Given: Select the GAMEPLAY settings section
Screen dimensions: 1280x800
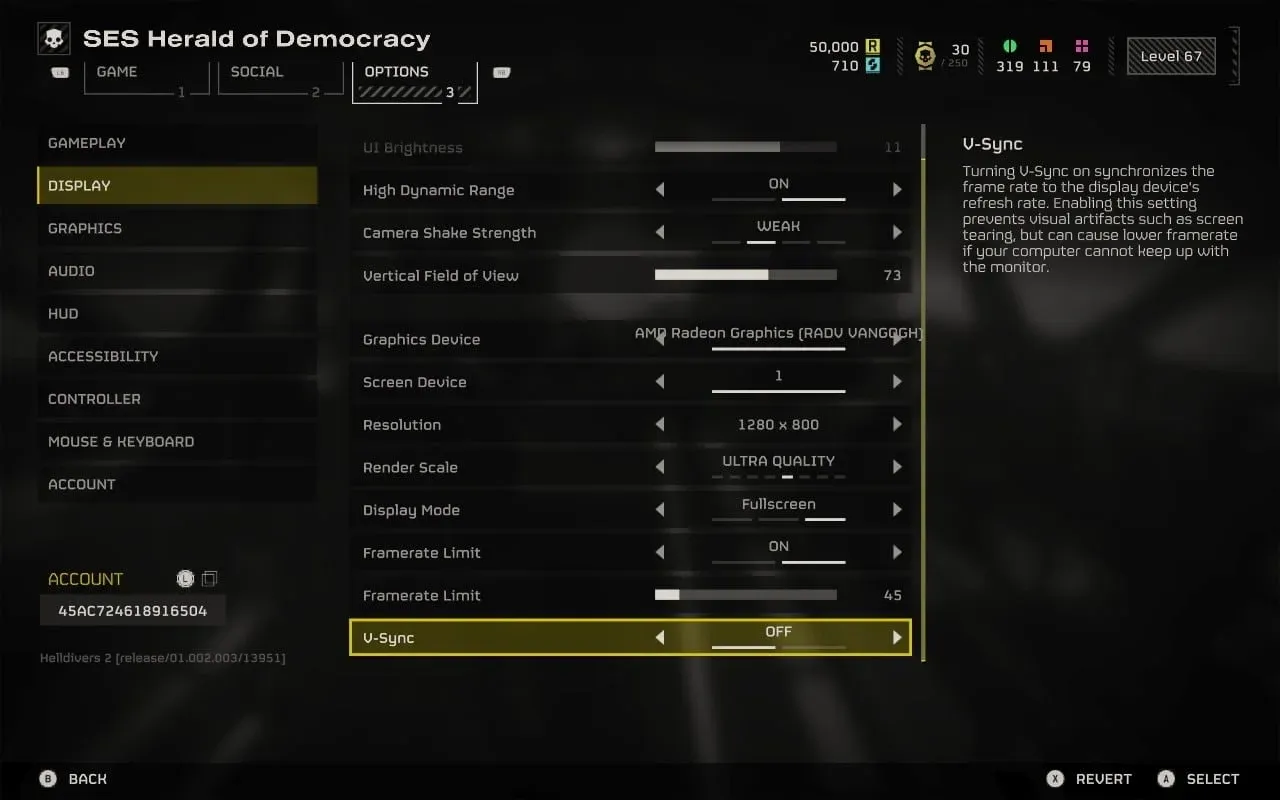Looking at the screenshot, I should pos(87,143).
